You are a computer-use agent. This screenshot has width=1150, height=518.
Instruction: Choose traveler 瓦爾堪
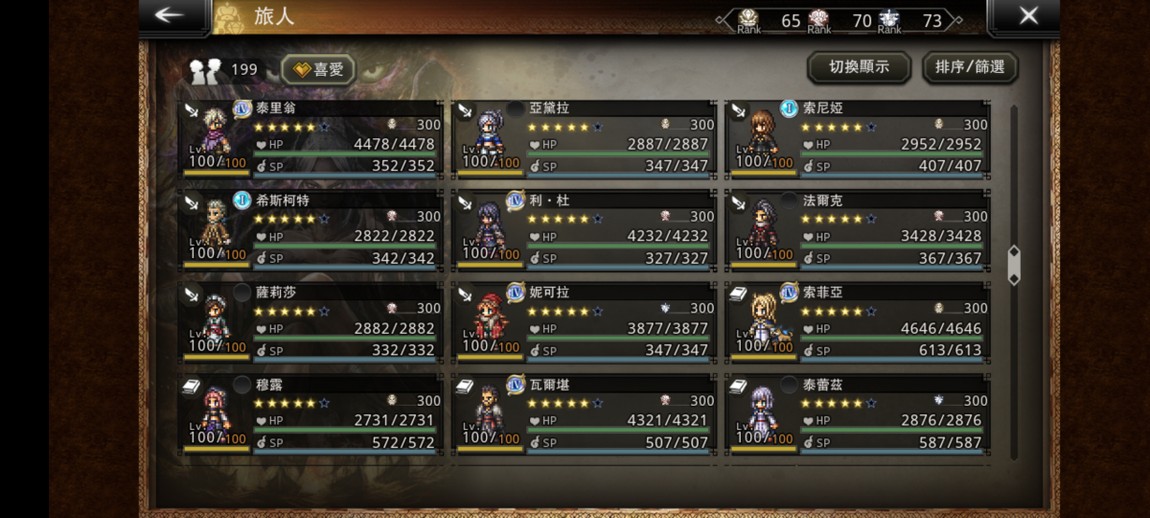(x=584, y=413)
